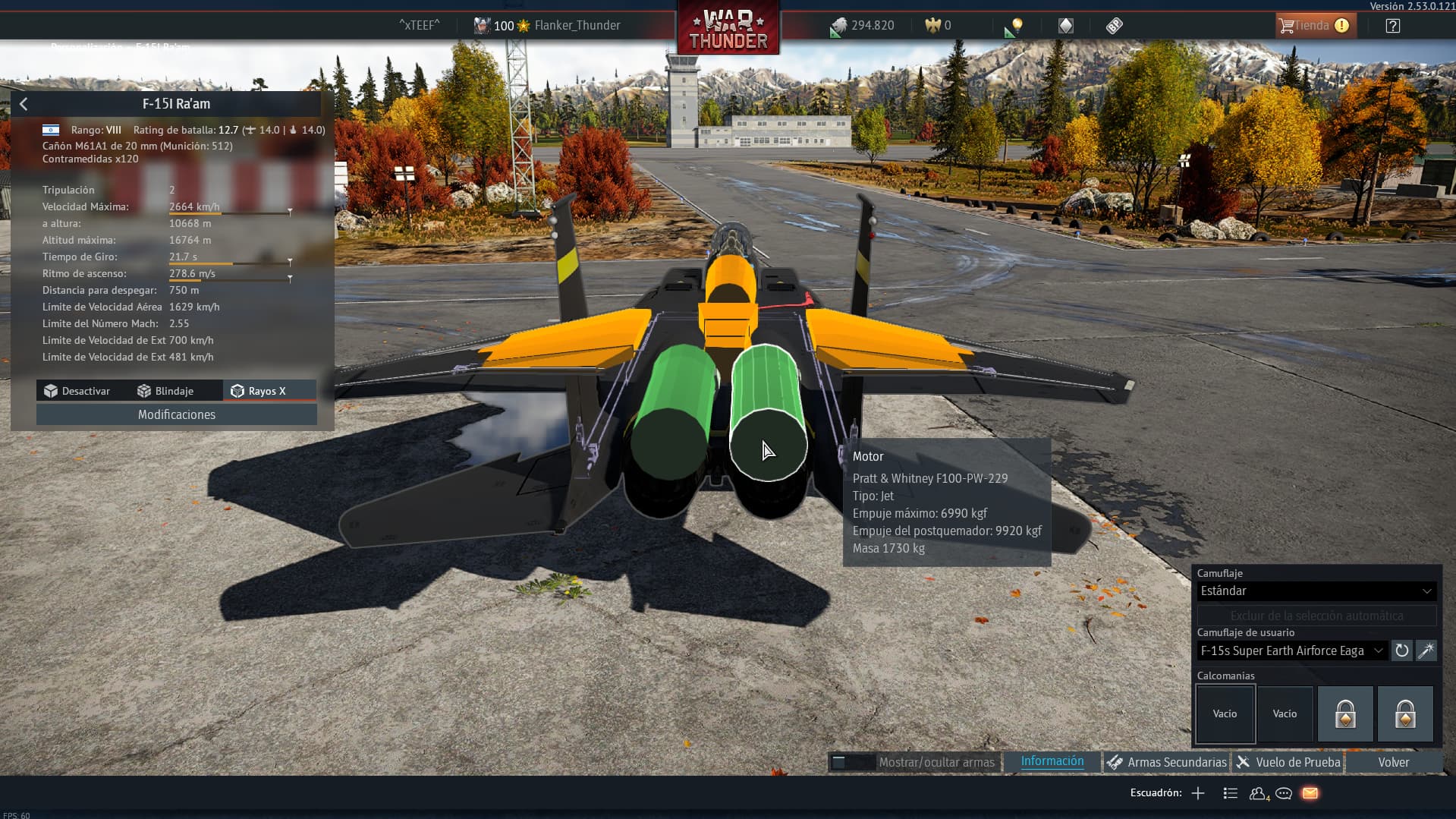Select the Rayos X view mode
The image size is (1456, 819).
pos(259,391)
